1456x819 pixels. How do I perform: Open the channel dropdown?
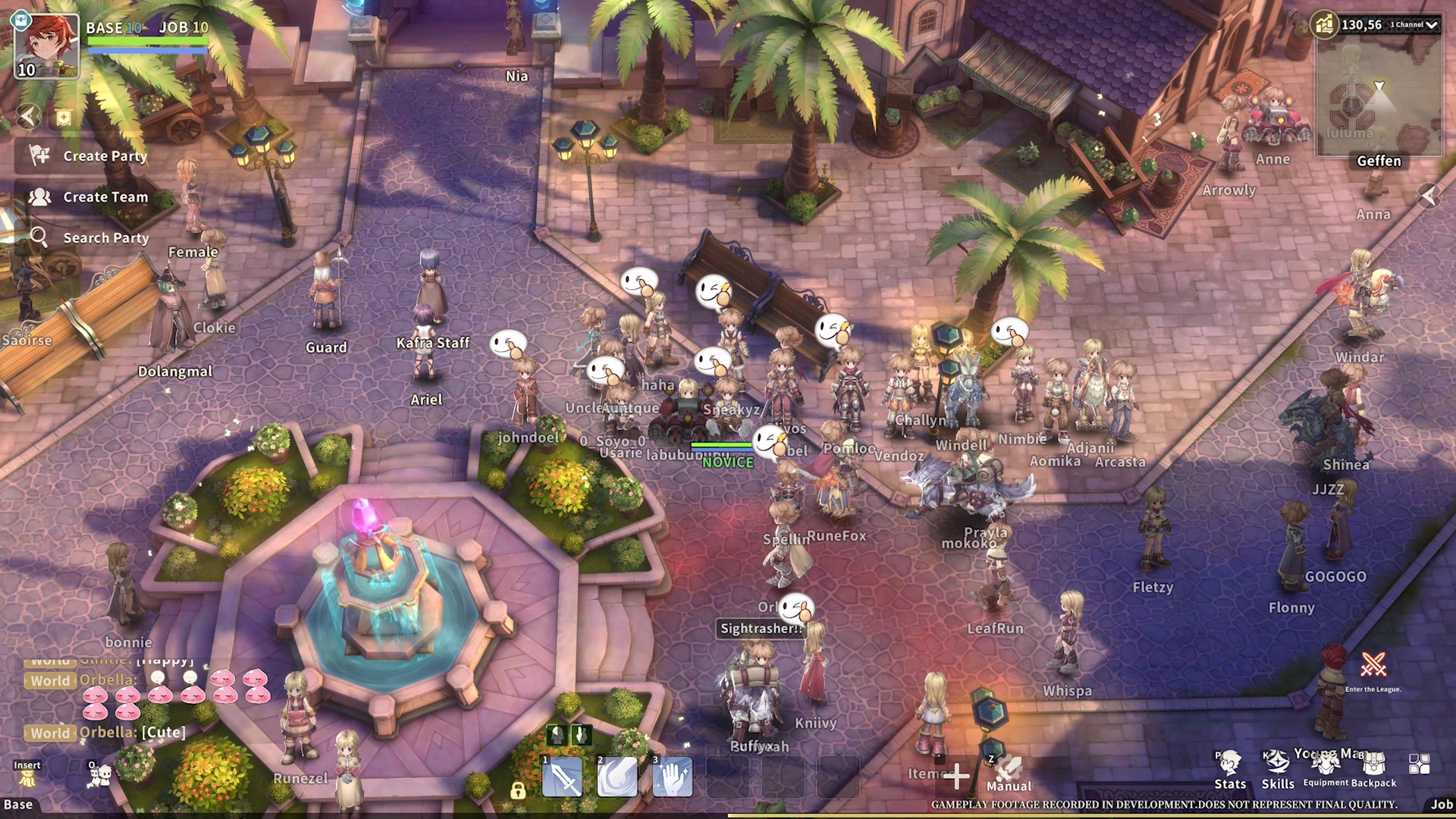pos(1414,25)
